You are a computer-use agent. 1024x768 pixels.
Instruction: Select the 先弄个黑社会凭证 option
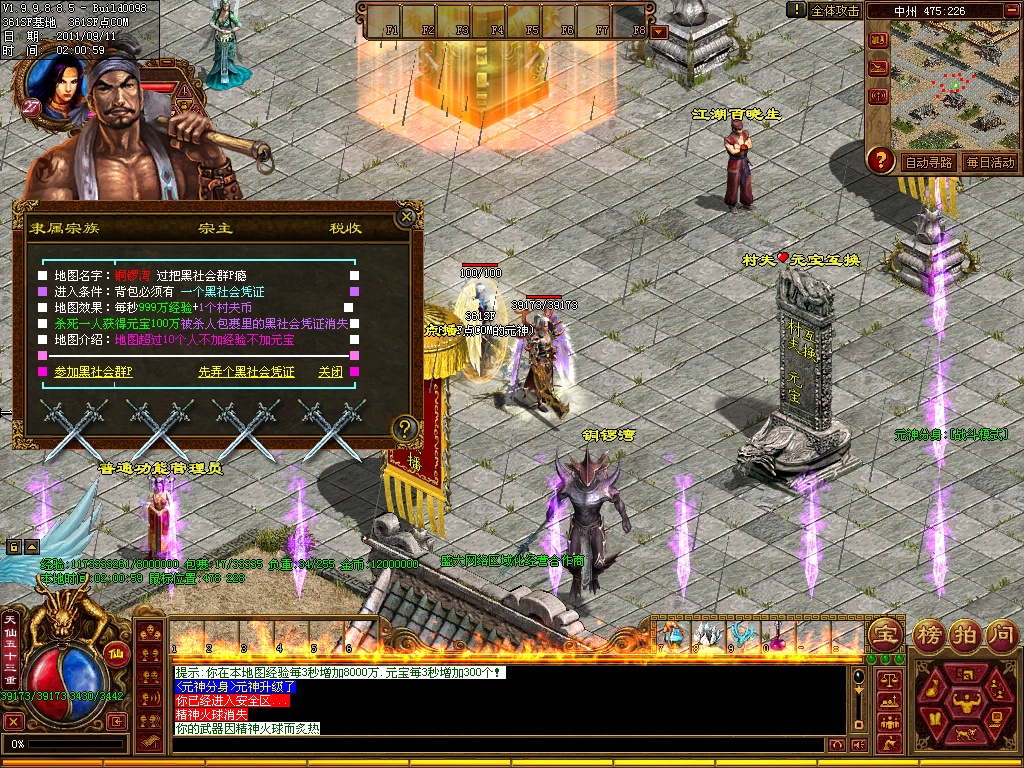tap(246, 372)
